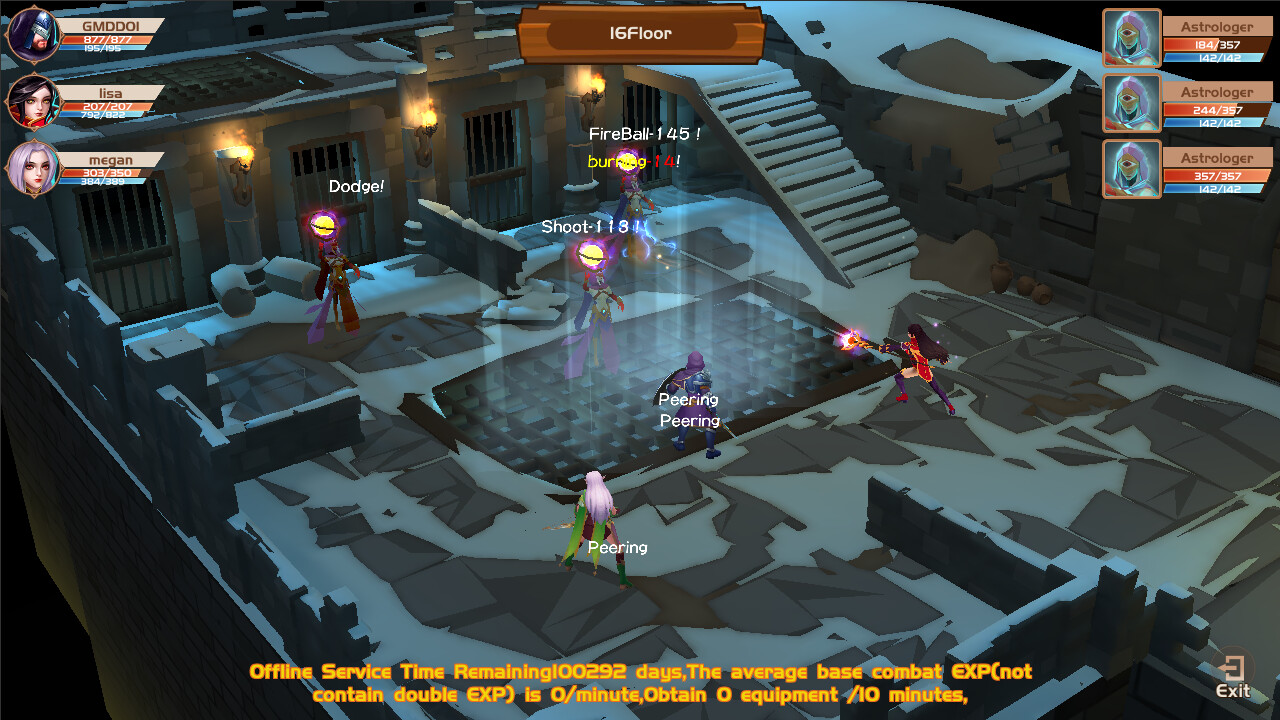The width and height of the screenshot is (1280, 720).
Task: Click the second Astrologer portrait with 244/357 HP
Action: pos(1131,103)
